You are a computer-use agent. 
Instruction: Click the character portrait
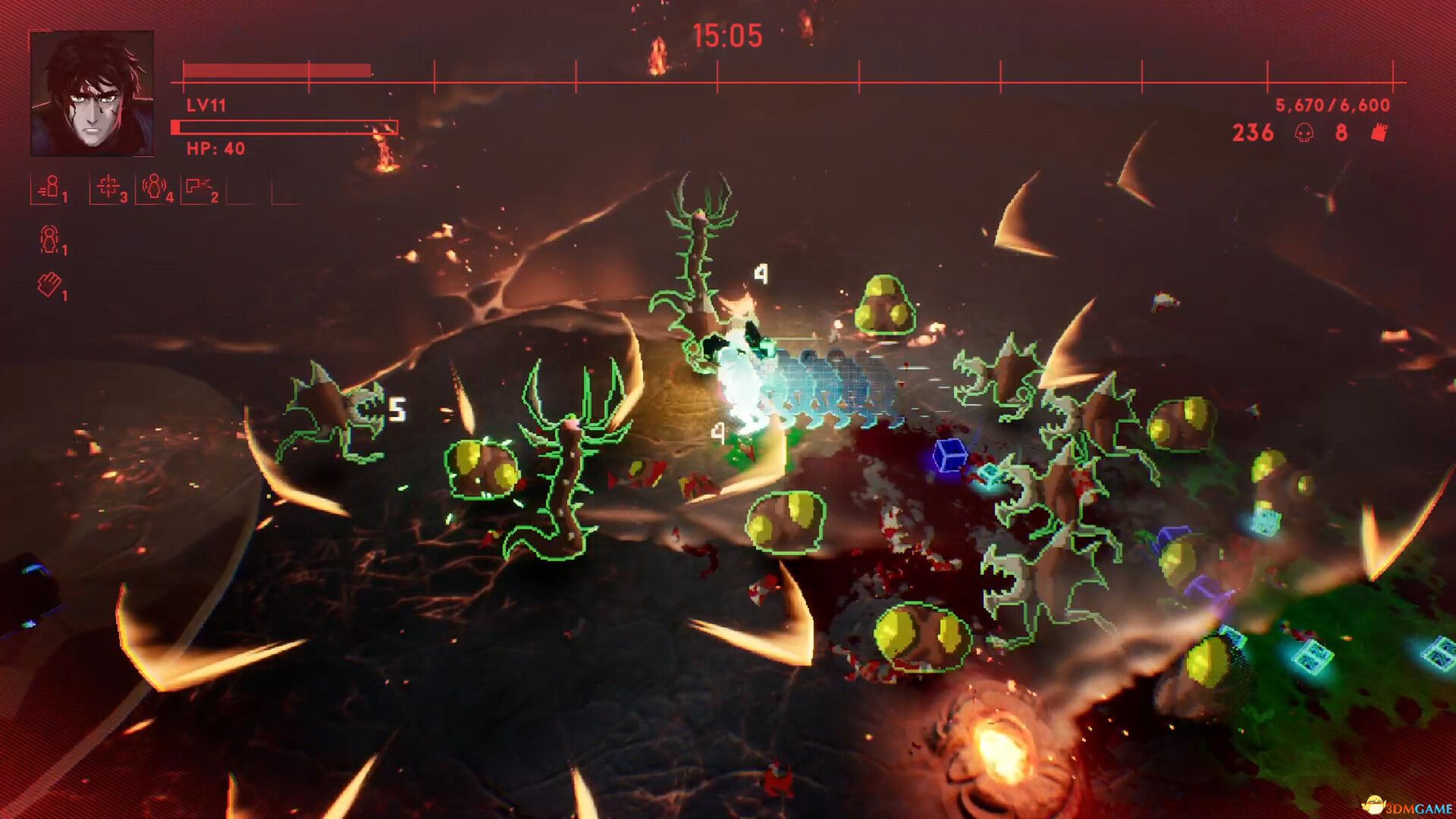tap(92, 93)
